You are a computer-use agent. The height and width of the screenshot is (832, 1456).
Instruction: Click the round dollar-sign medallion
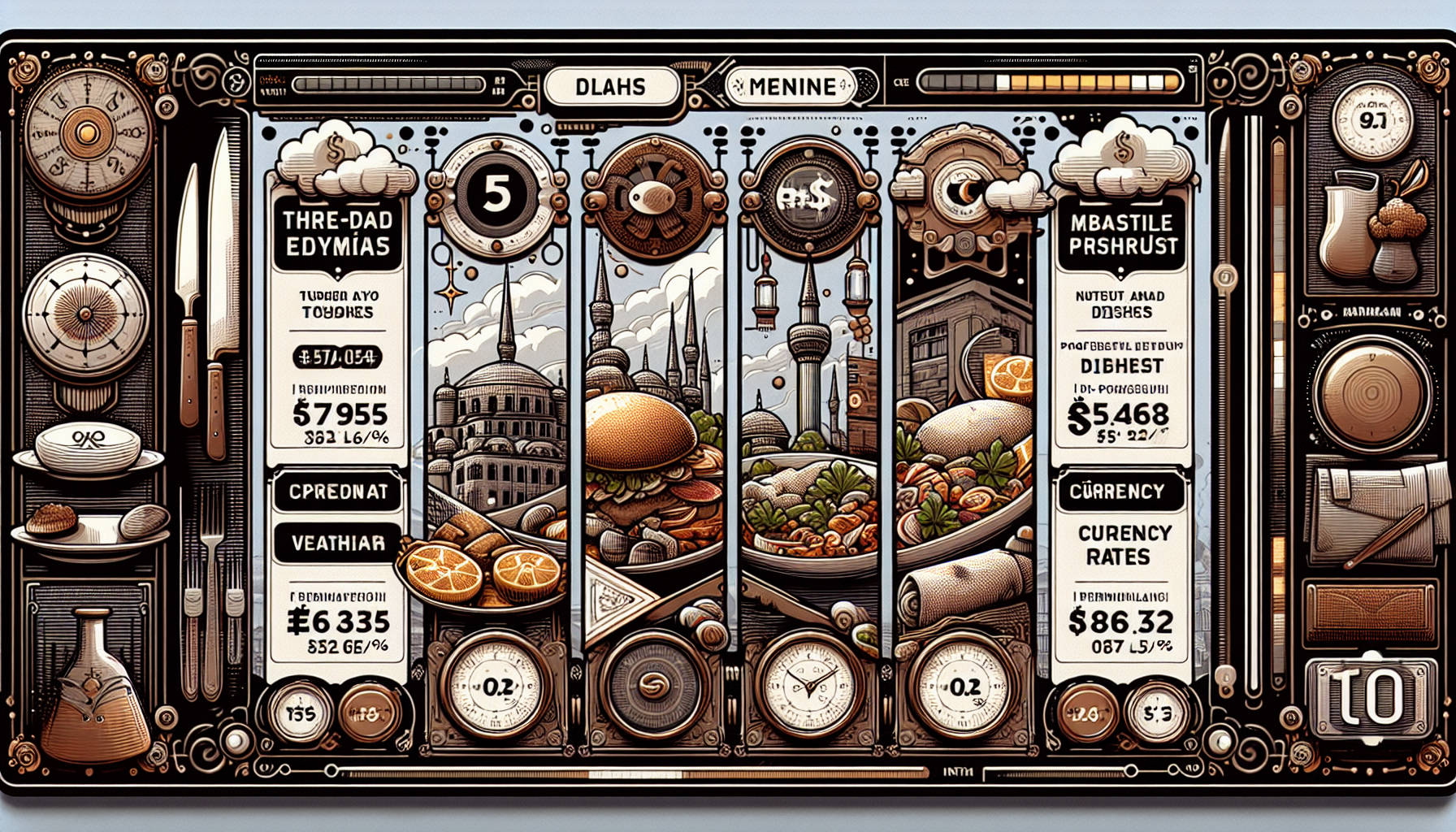point(808,197)
